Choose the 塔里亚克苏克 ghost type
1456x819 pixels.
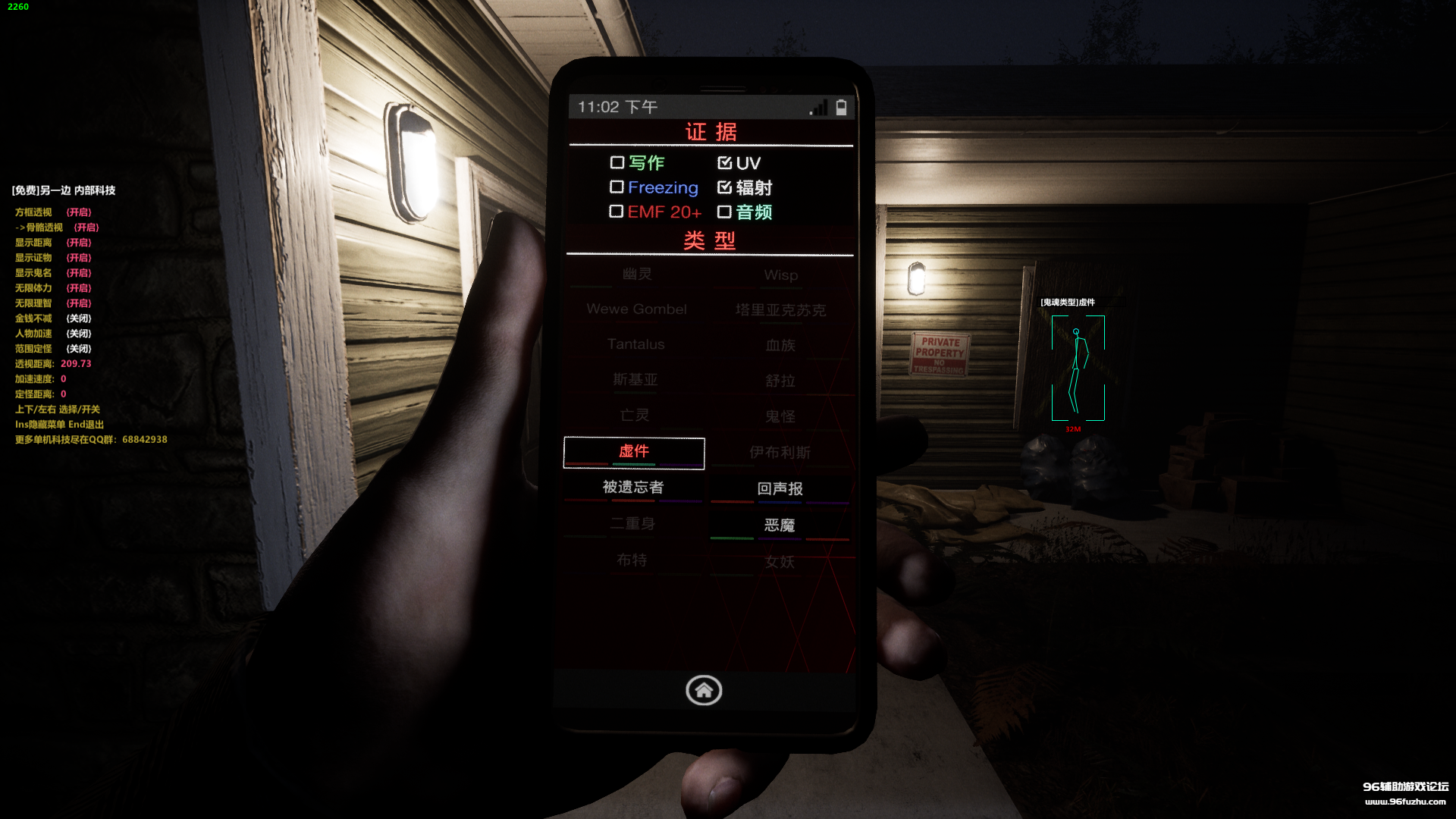point(780,310)
